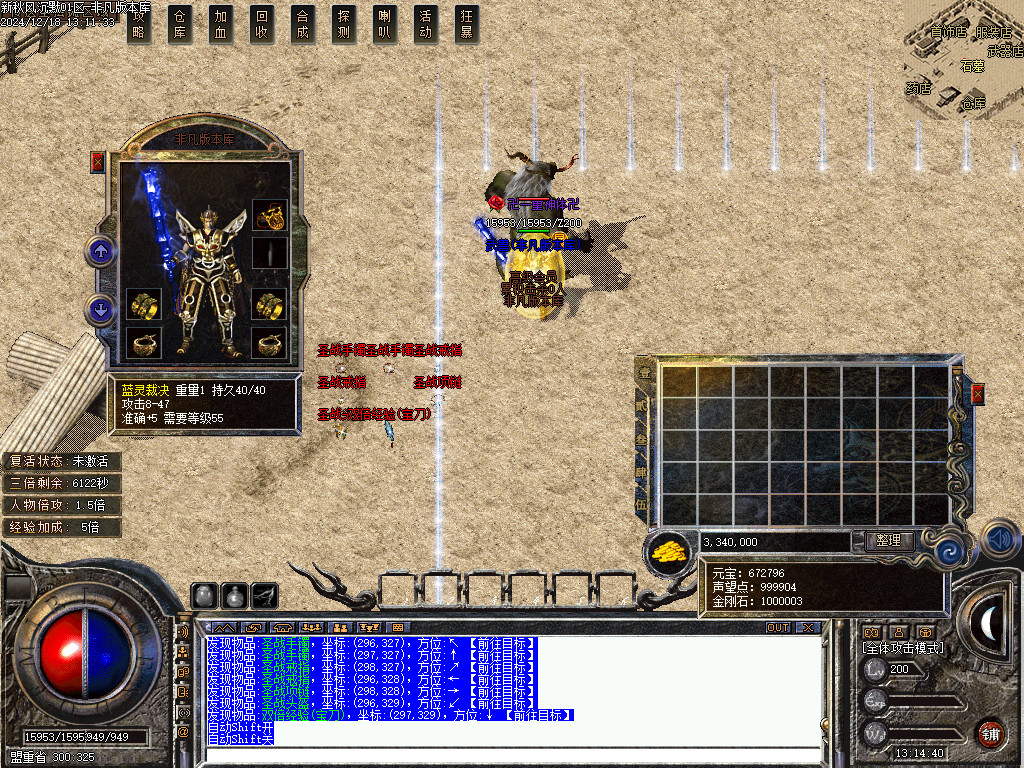Click the down arrow on character panel
Viewport: 1024px width, 768px height.
click(100, 310)
